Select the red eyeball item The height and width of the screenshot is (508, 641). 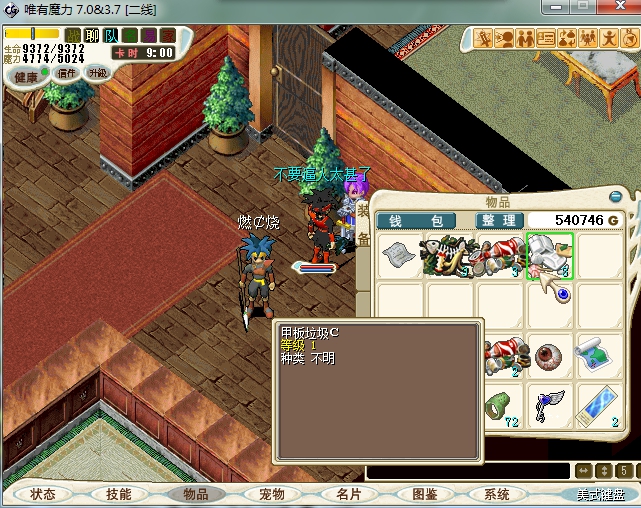coord(548,355)
